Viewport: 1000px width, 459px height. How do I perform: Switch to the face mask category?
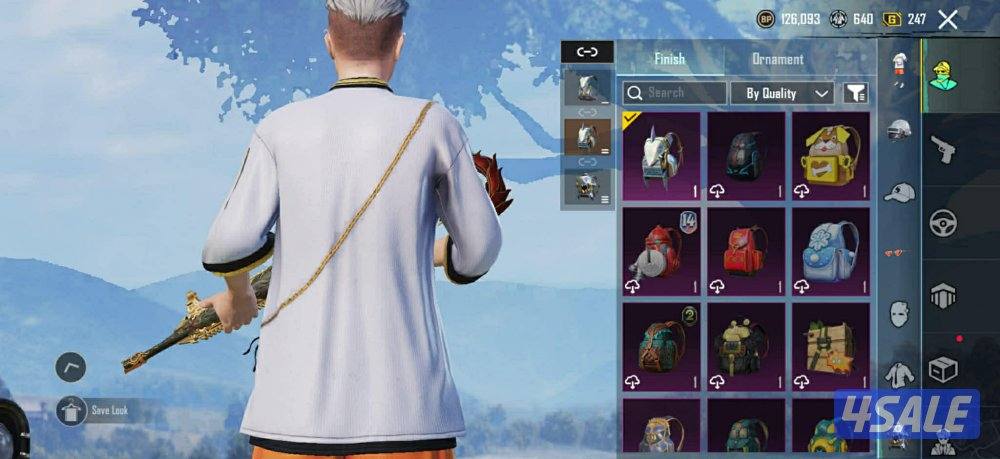point(900,312)
